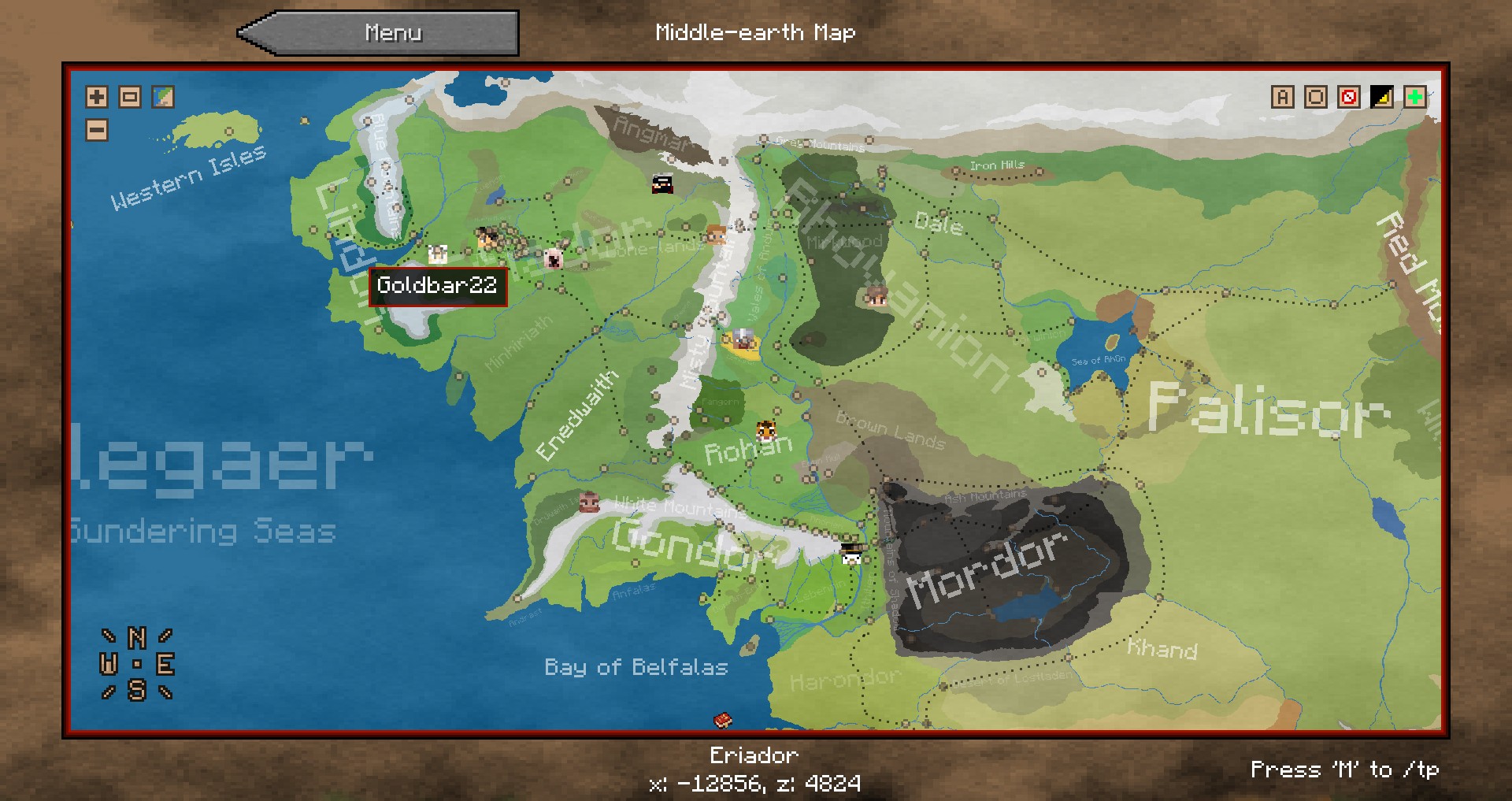This screenshot has width=1512, height=801.
Task: Select the Goldbar22 player marker label
Action: 437,286
